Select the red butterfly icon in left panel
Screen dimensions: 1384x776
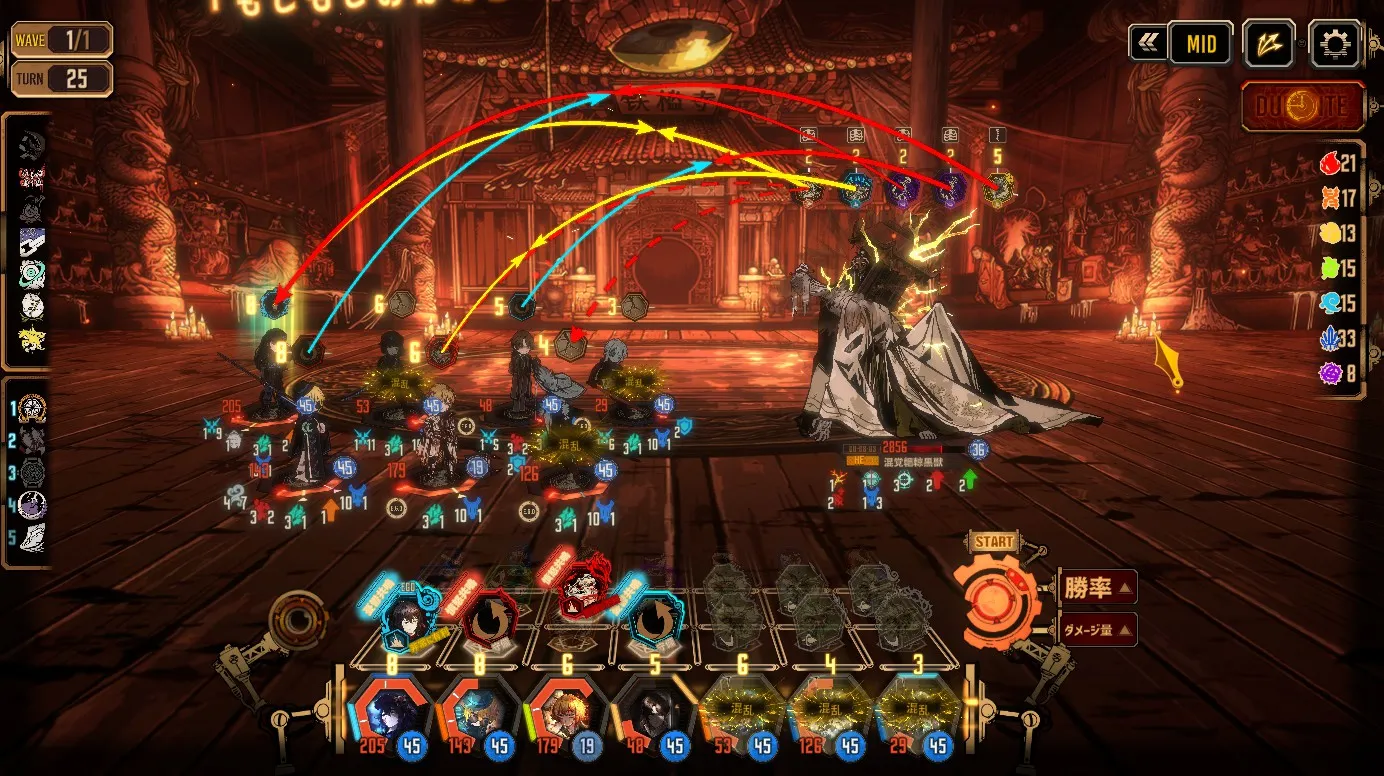(x=32, y=179)
